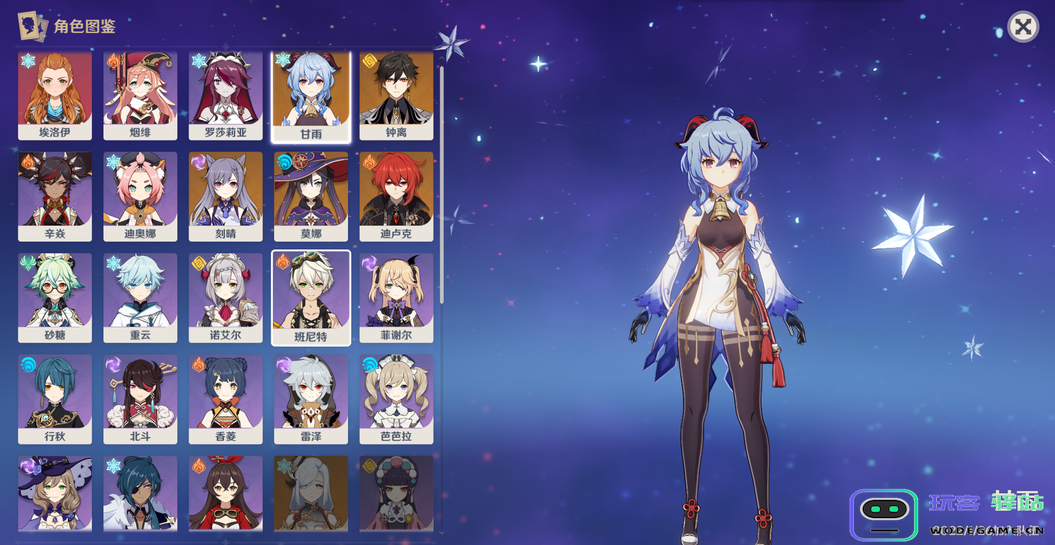1055x545 pixels.
Task: Select the 行秋 character card
Action: (55, 399)
